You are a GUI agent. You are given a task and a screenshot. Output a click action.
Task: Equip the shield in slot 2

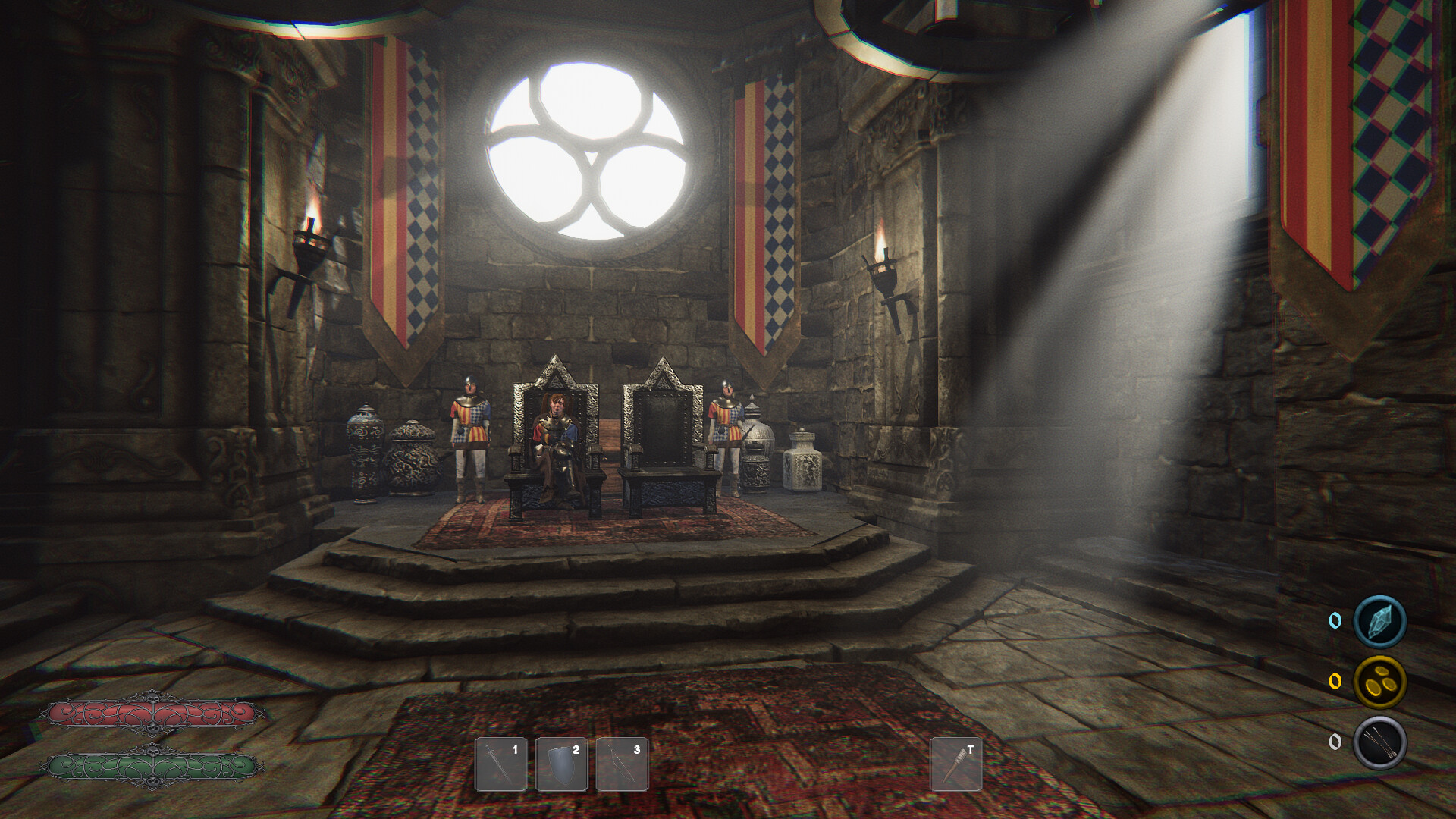(x=561, y=764)
